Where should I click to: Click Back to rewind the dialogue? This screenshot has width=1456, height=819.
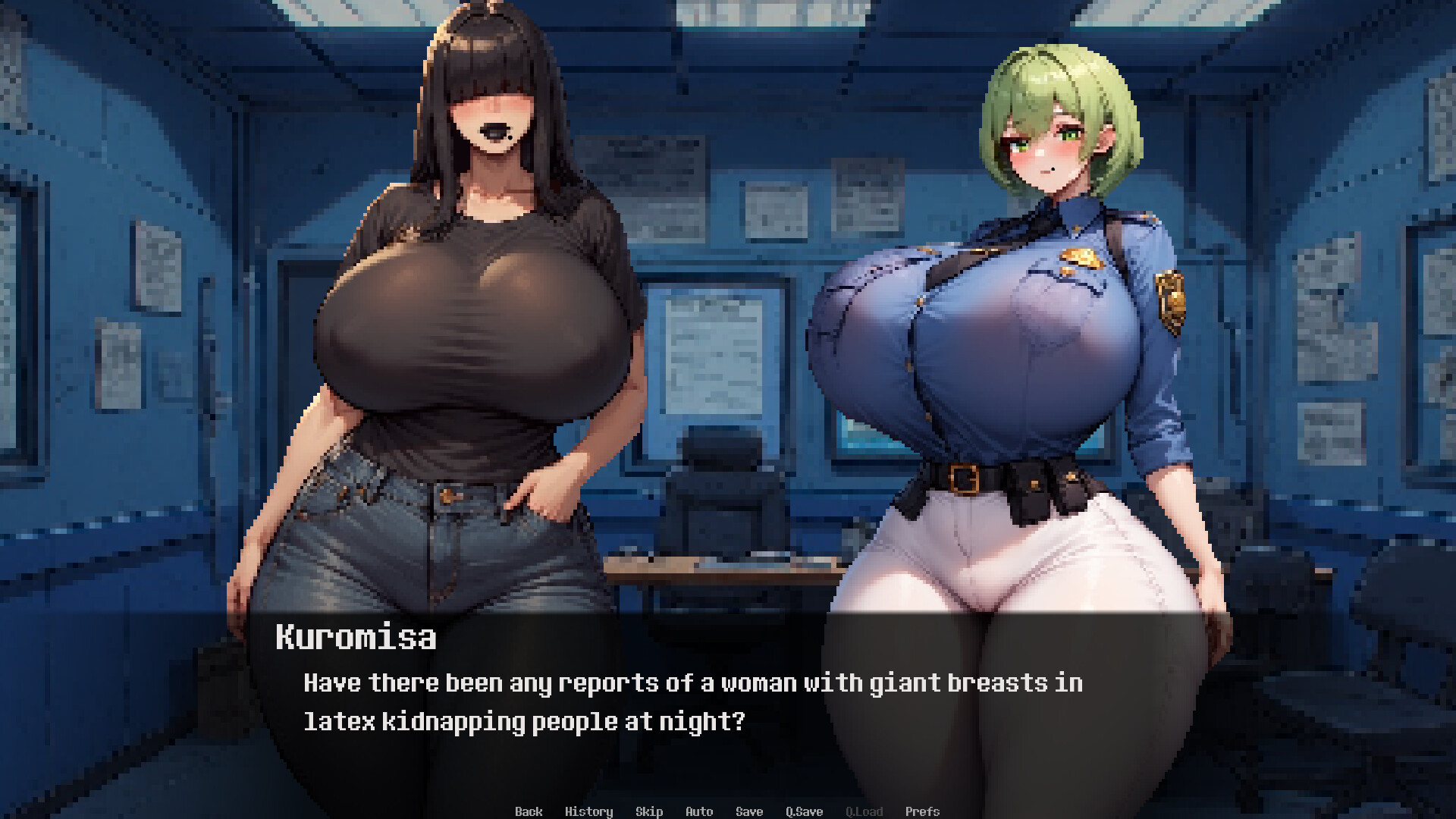click(529, 811)
